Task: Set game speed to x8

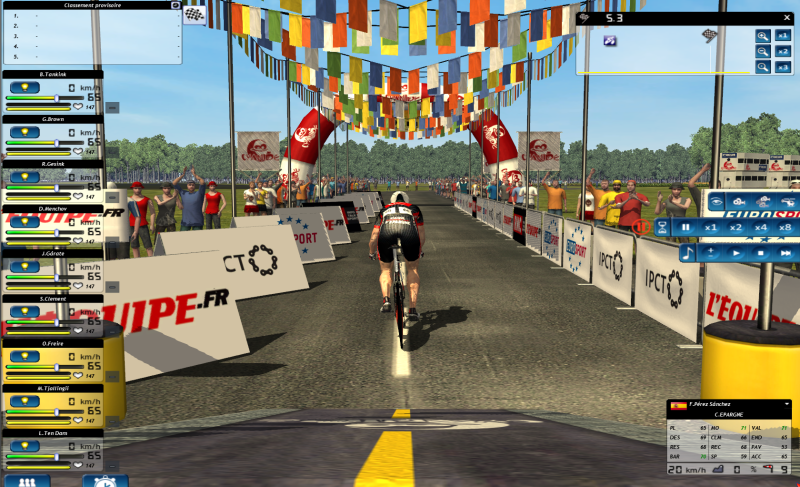Action: (785, 228)
